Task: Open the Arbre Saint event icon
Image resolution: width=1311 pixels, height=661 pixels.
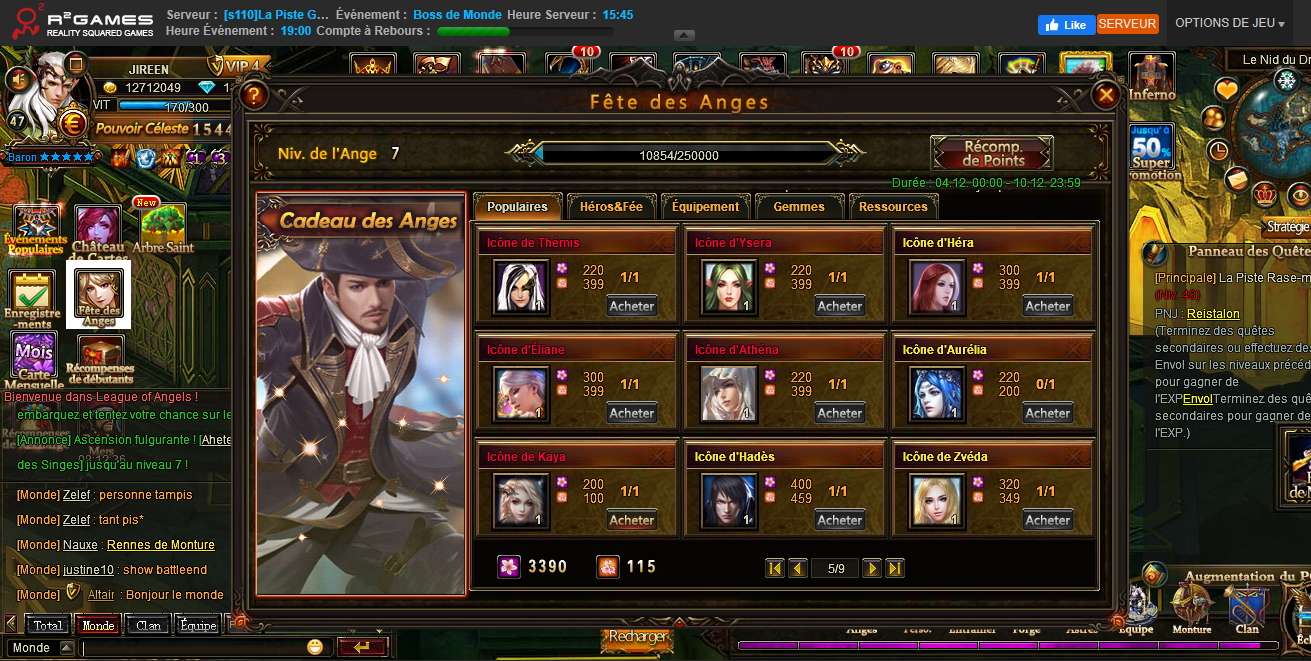Action: click(163, 230)
